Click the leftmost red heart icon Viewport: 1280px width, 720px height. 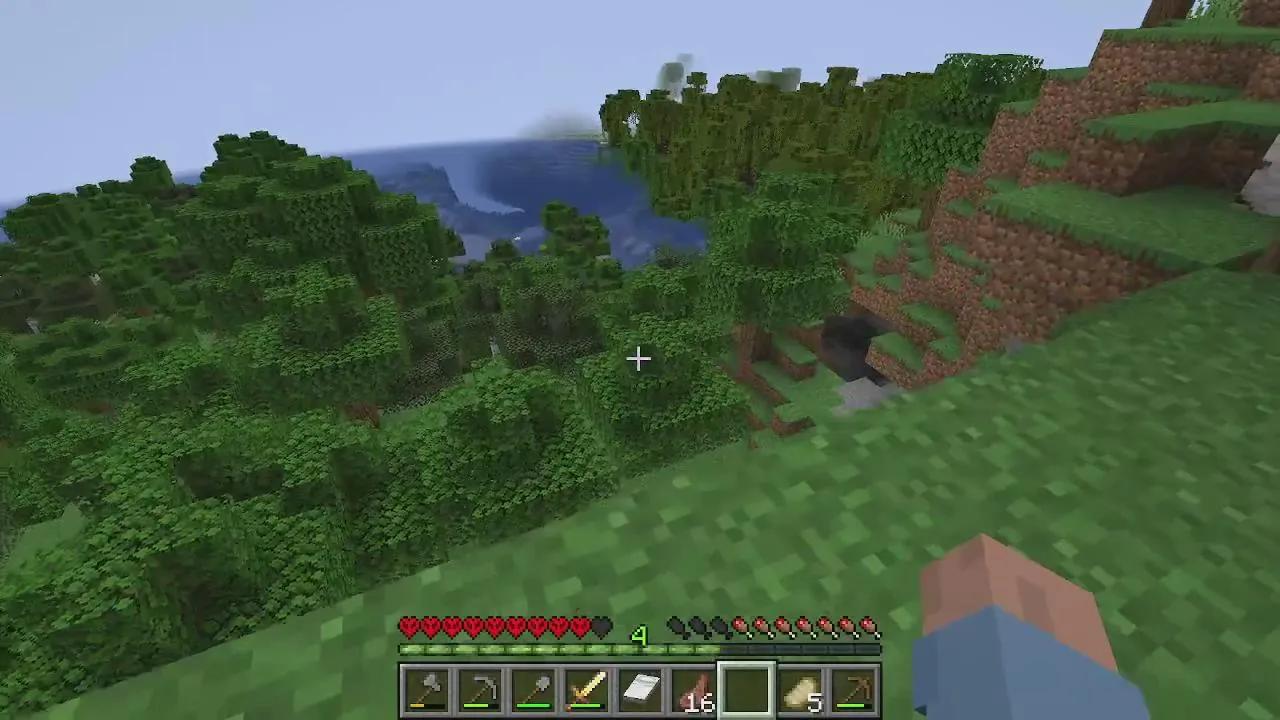(x=408, y=627)
